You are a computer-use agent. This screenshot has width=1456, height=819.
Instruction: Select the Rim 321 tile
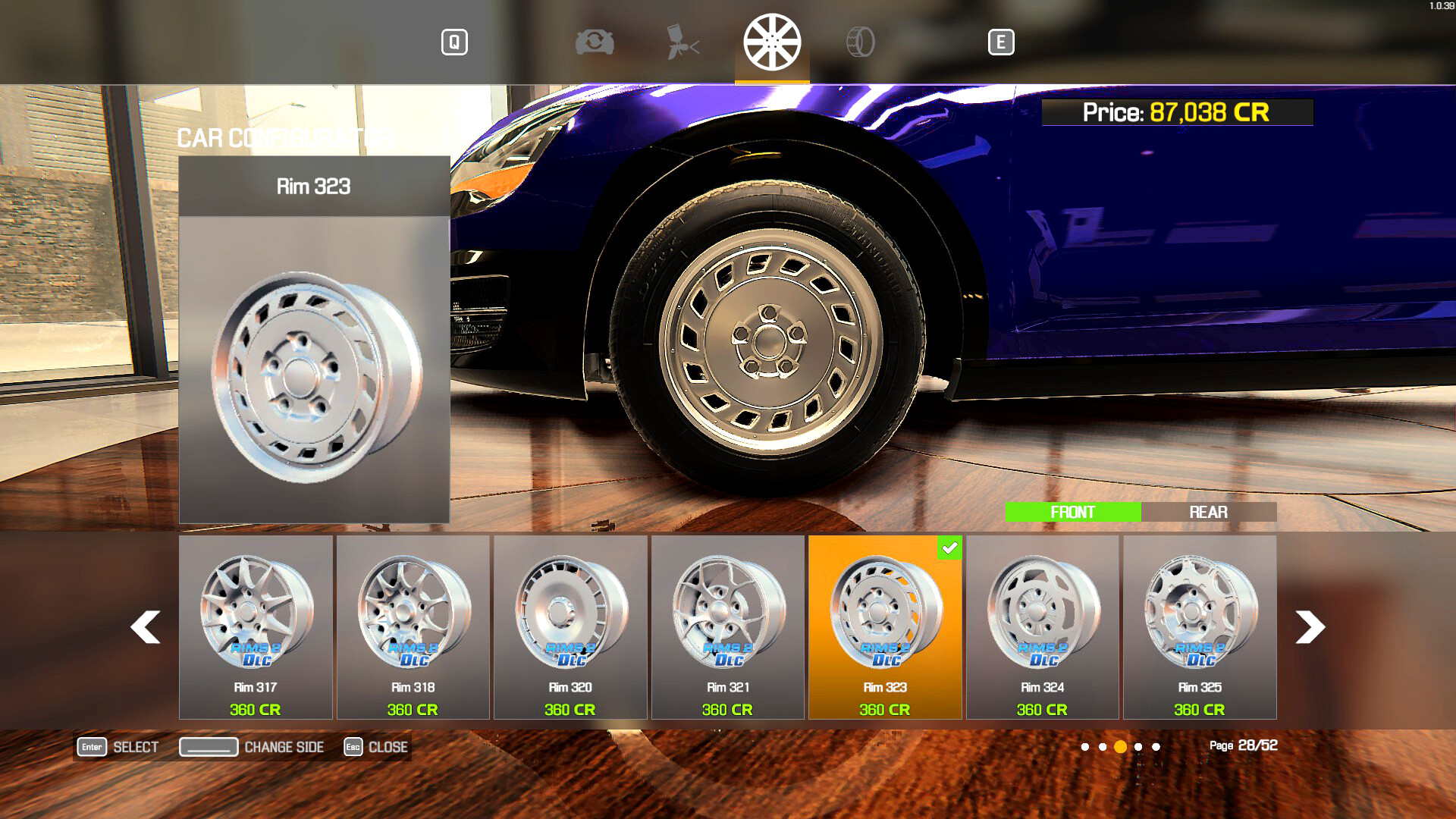tap(728, 626)
